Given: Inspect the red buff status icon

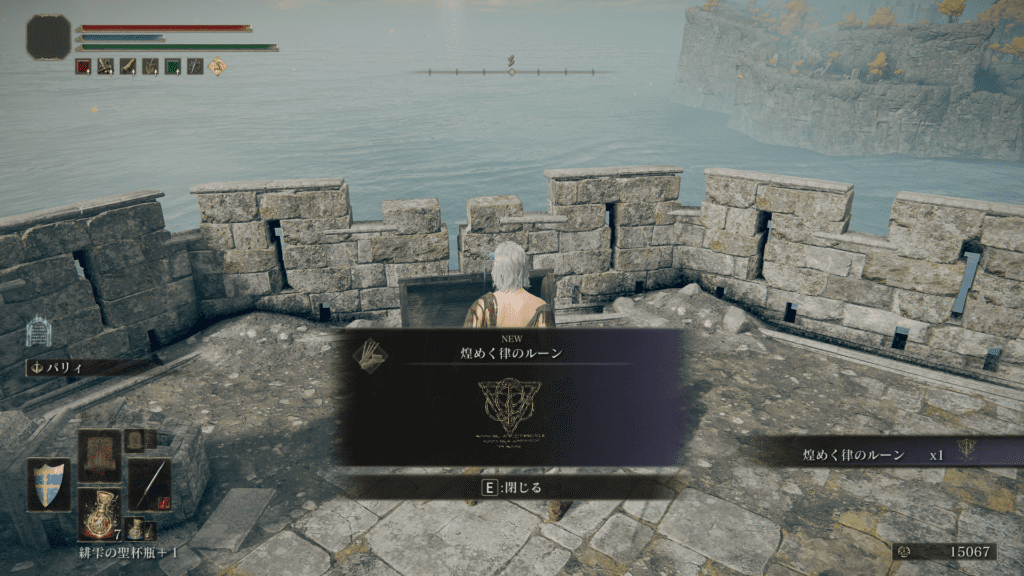Looking at the screenshot, I should (x=83, y=66).
